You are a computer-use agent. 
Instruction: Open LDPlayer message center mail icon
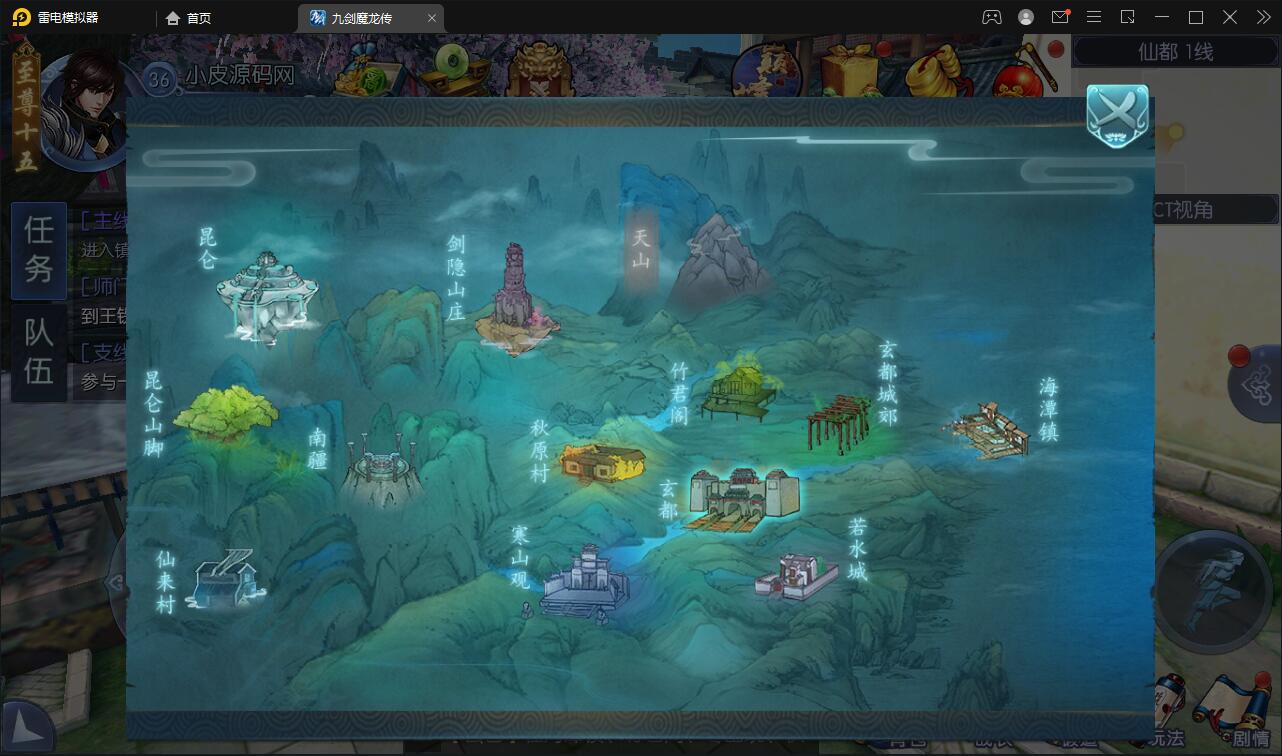(x=1060, y=17)
